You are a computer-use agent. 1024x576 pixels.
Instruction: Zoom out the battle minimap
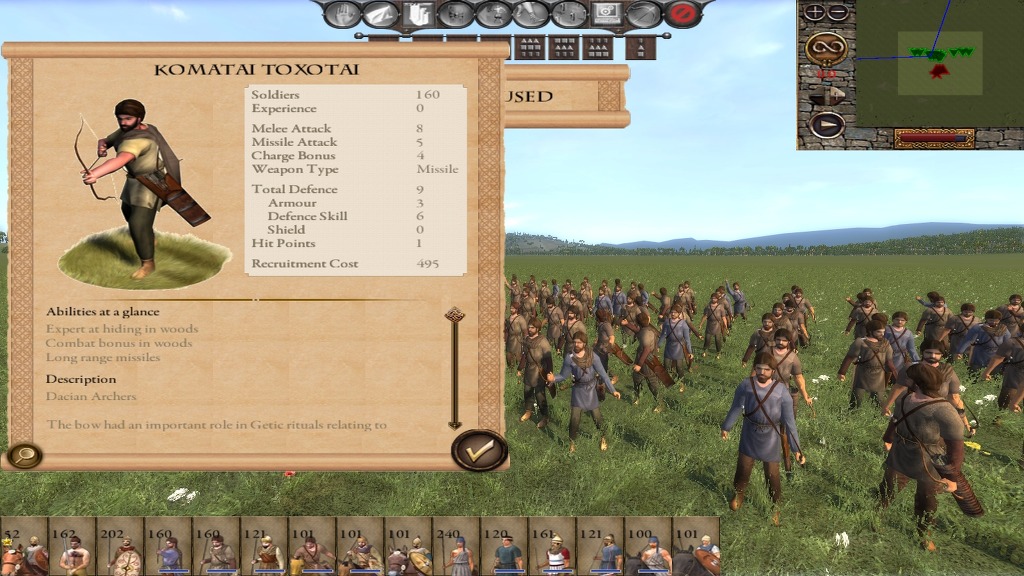pyautogui.click(x=838, y=13)
